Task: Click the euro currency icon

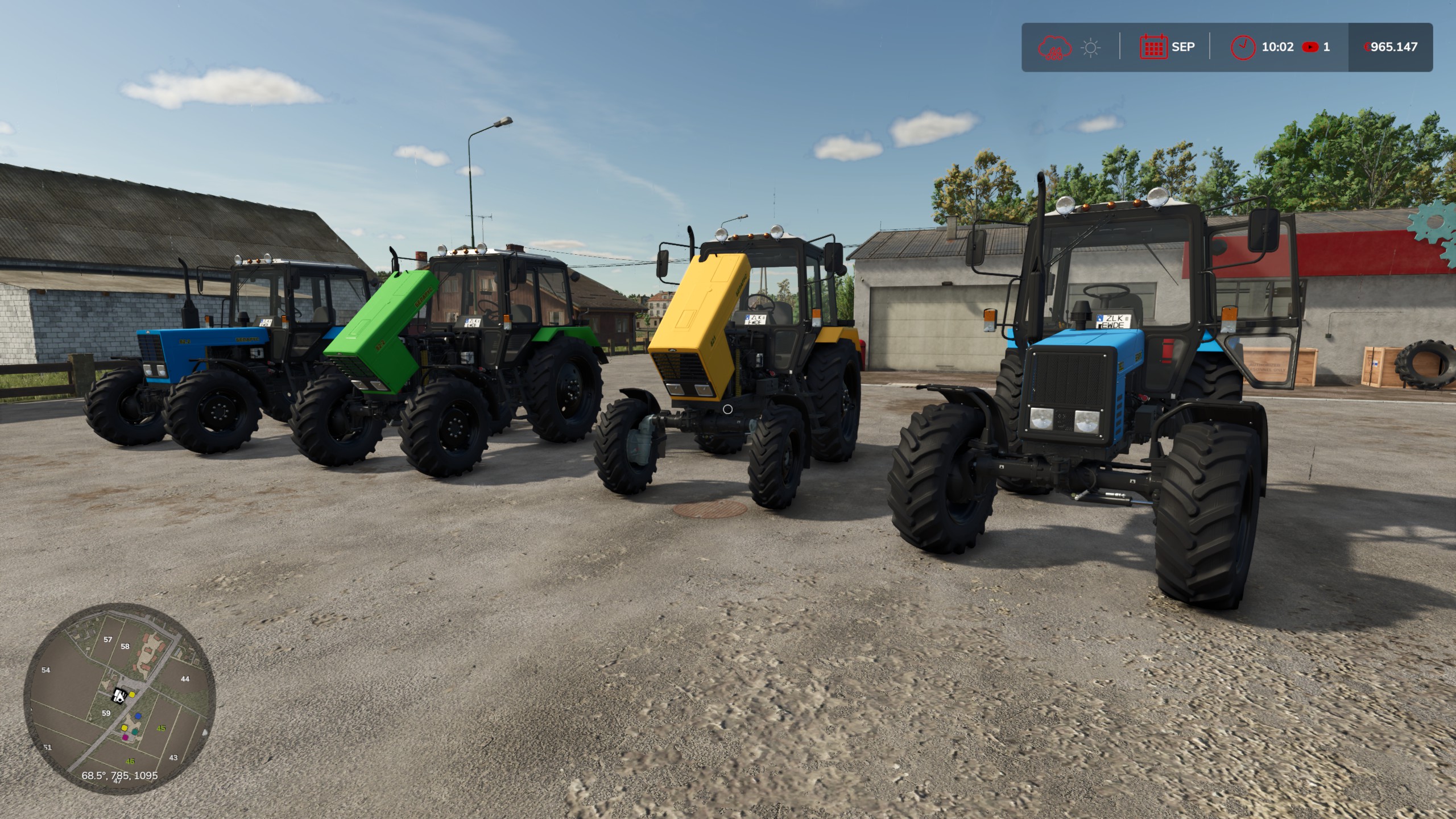Action: (1368, 48)
